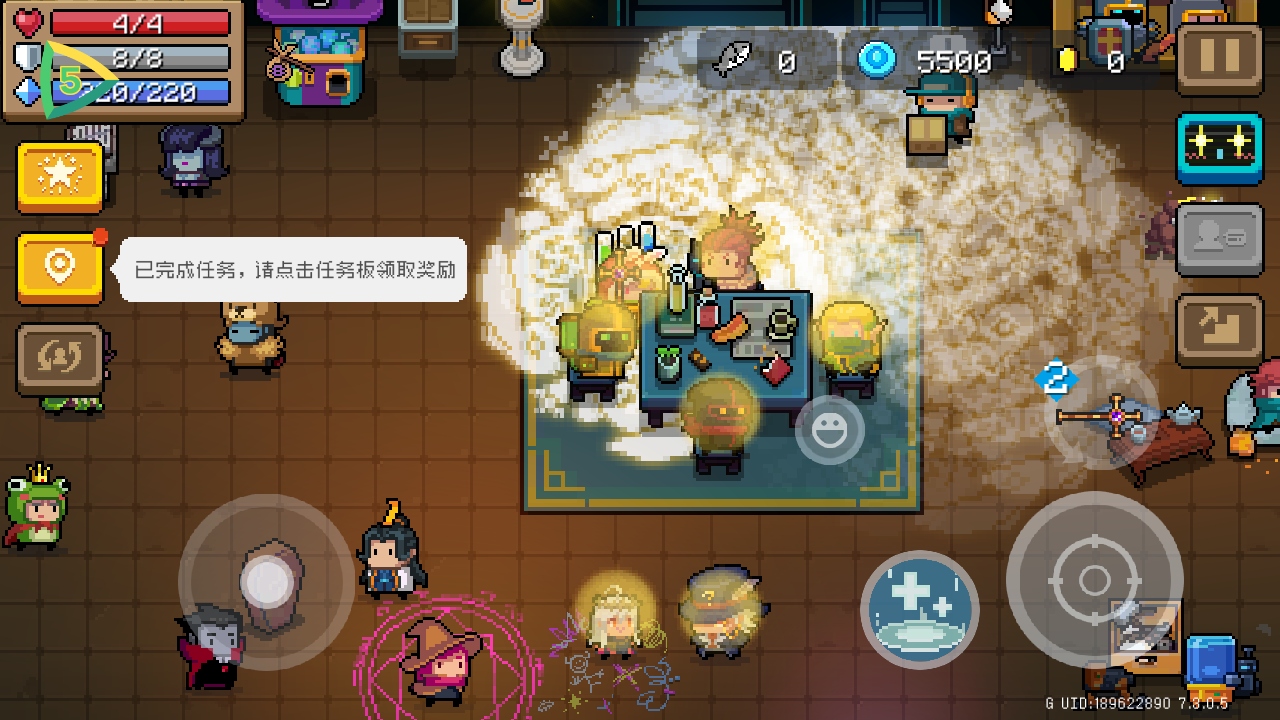Click the brown arrow-and-stairs button

(x=1219, y=328)
